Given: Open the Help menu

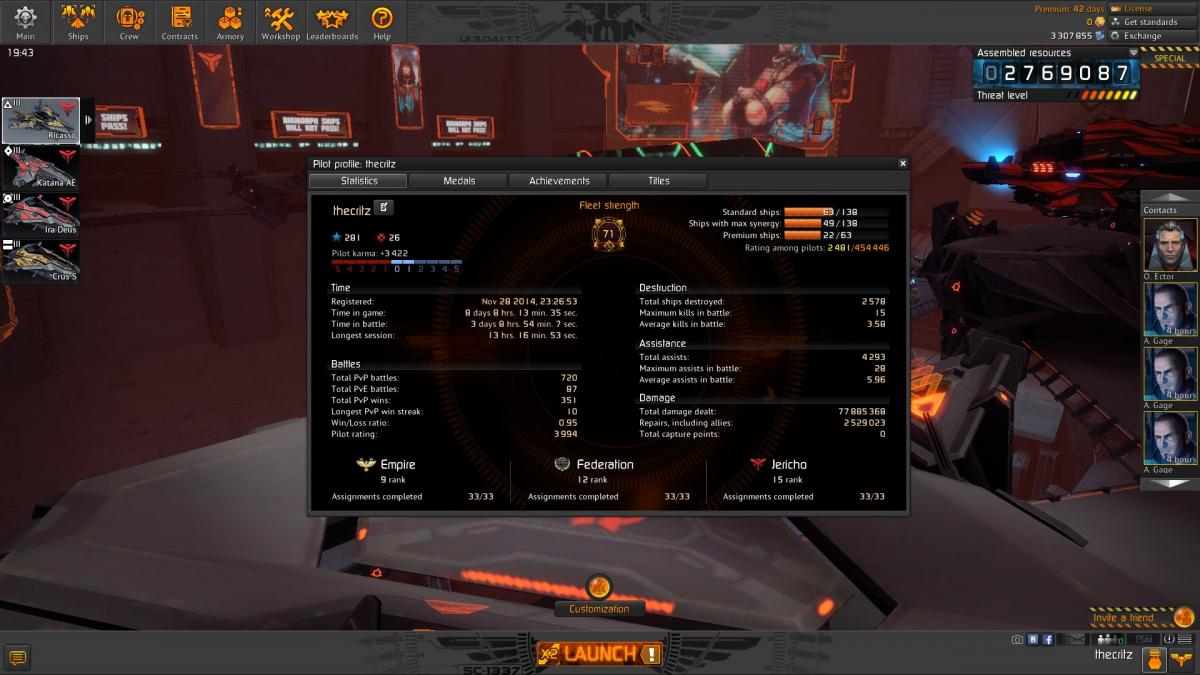Looking at the screenshot, I should pyautogui.click(x=381, y=22).
